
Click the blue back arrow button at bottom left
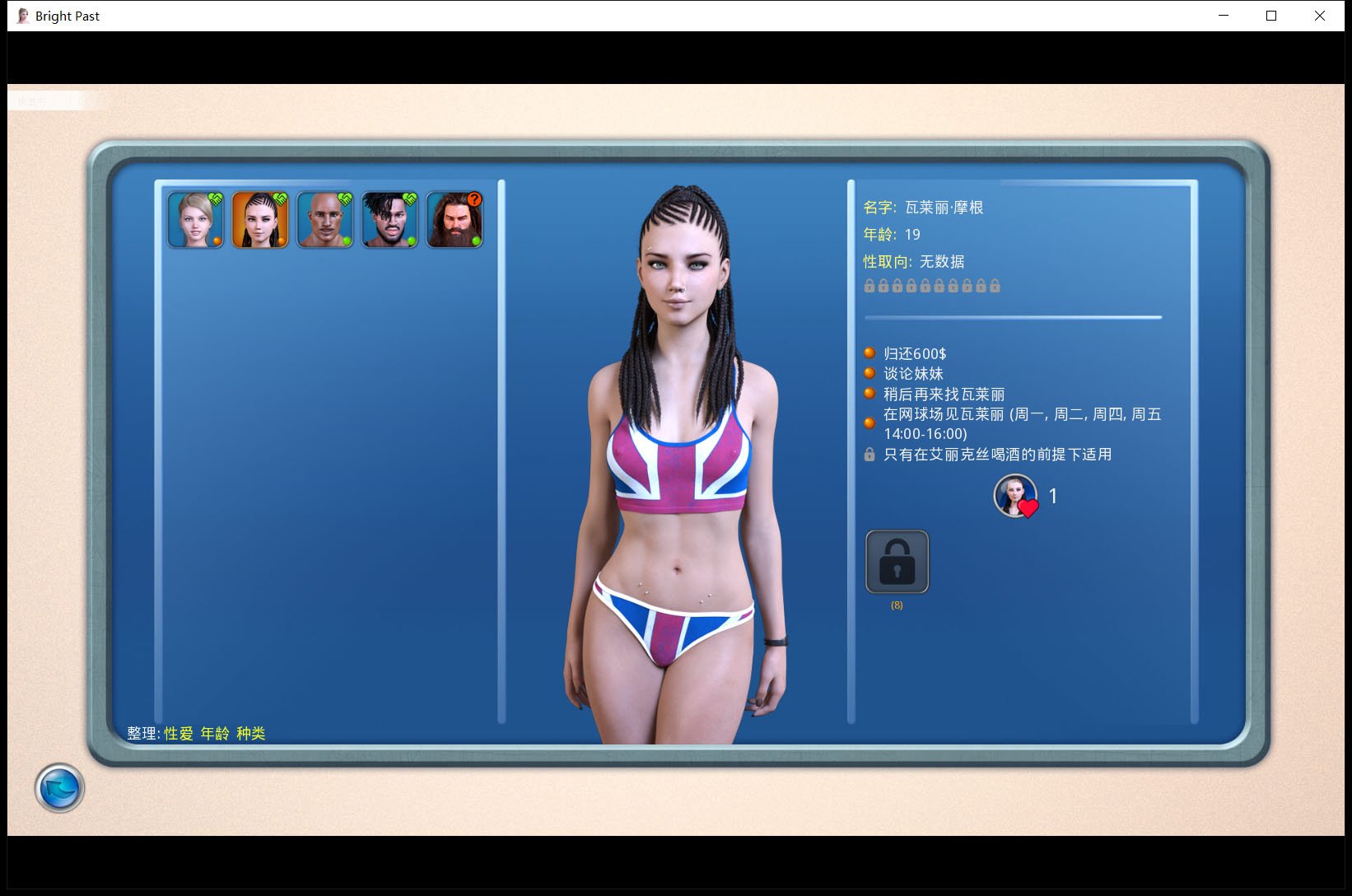[58, 788]
